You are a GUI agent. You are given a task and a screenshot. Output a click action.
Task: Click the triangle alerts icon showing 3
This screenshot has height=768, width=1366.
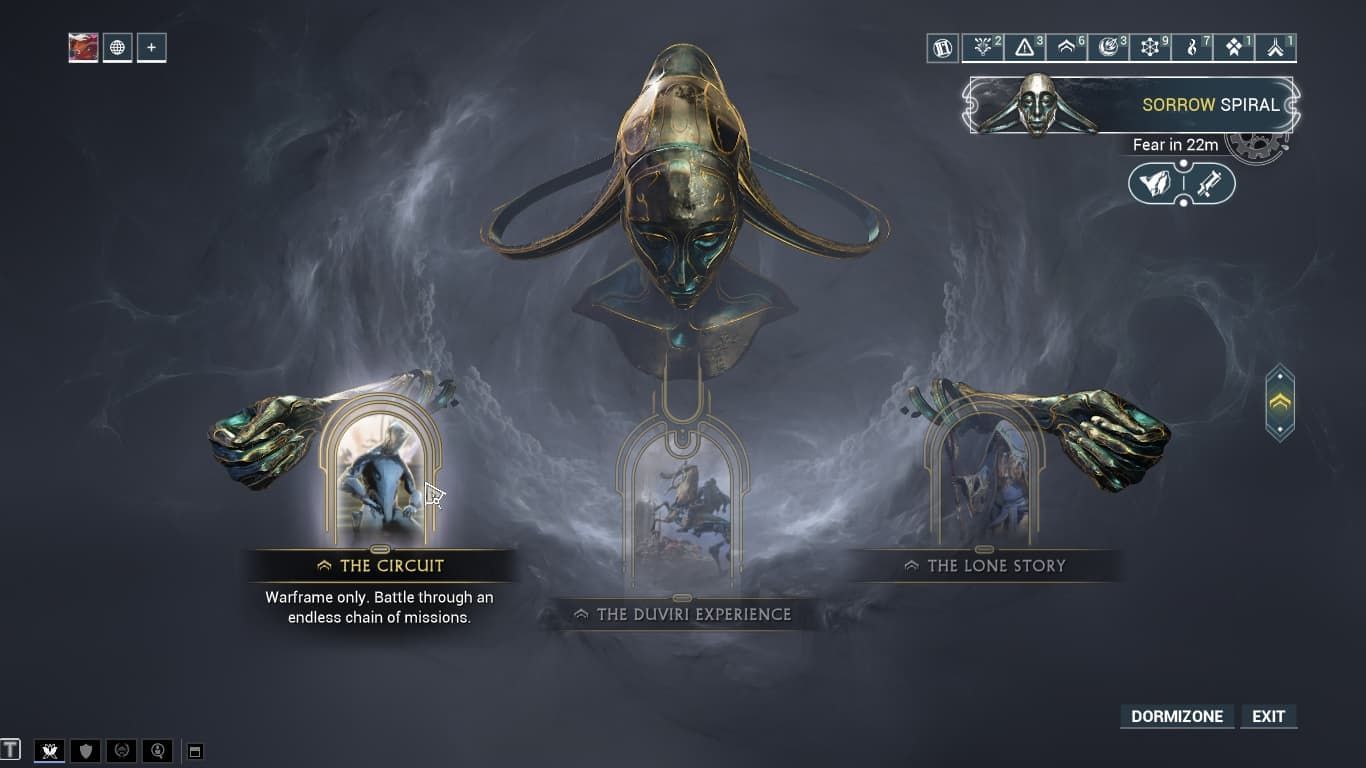tap(1024, 46)
